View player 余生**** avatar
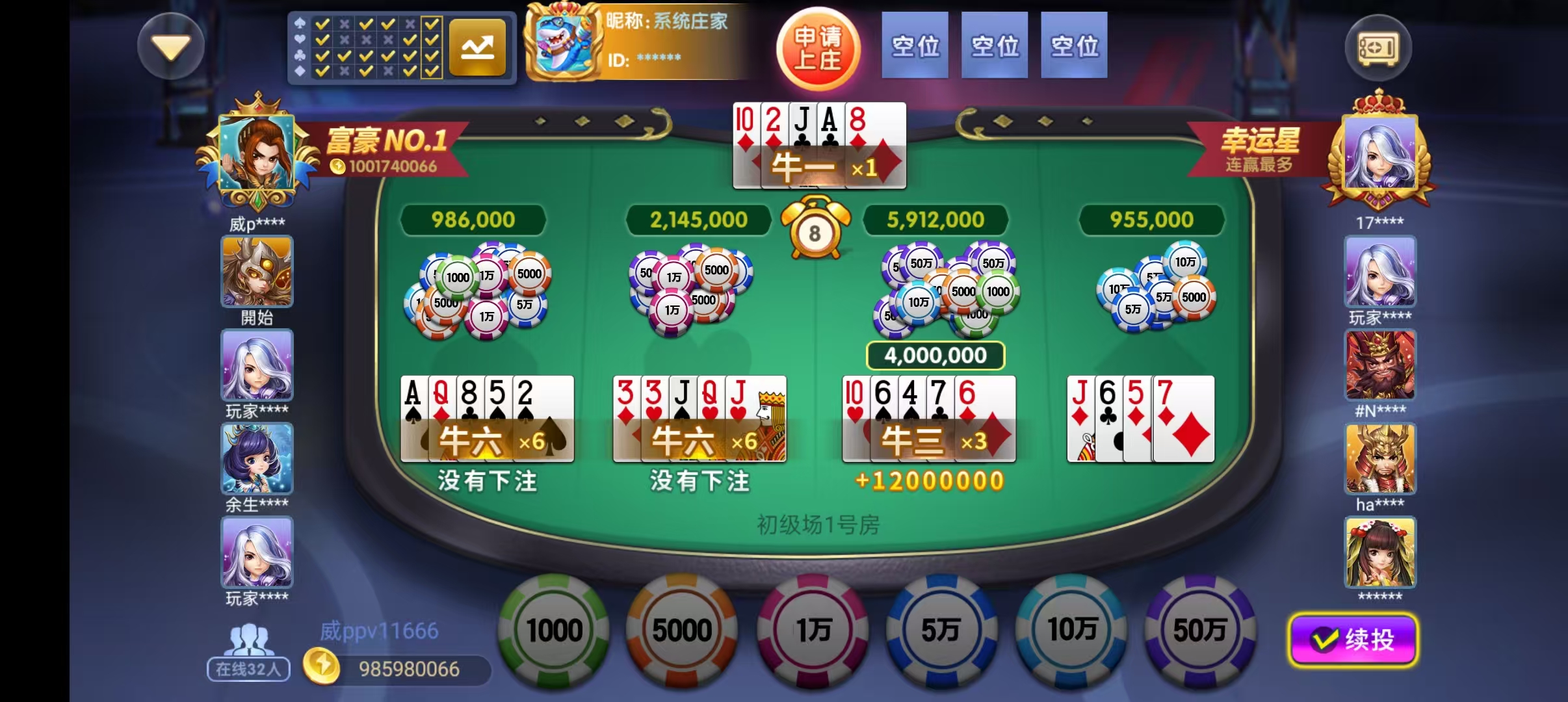 point(257,459)
